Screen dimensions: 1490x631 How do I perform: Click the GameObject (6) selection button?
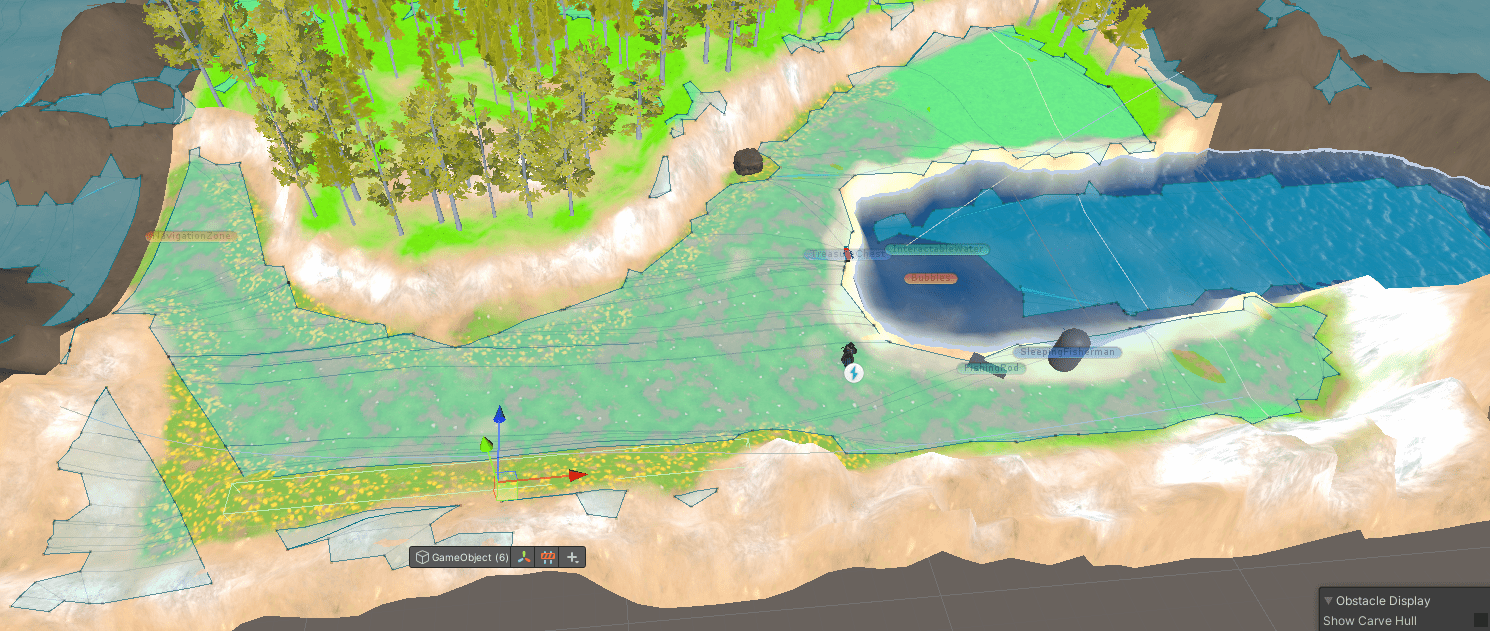coord(461,557)
